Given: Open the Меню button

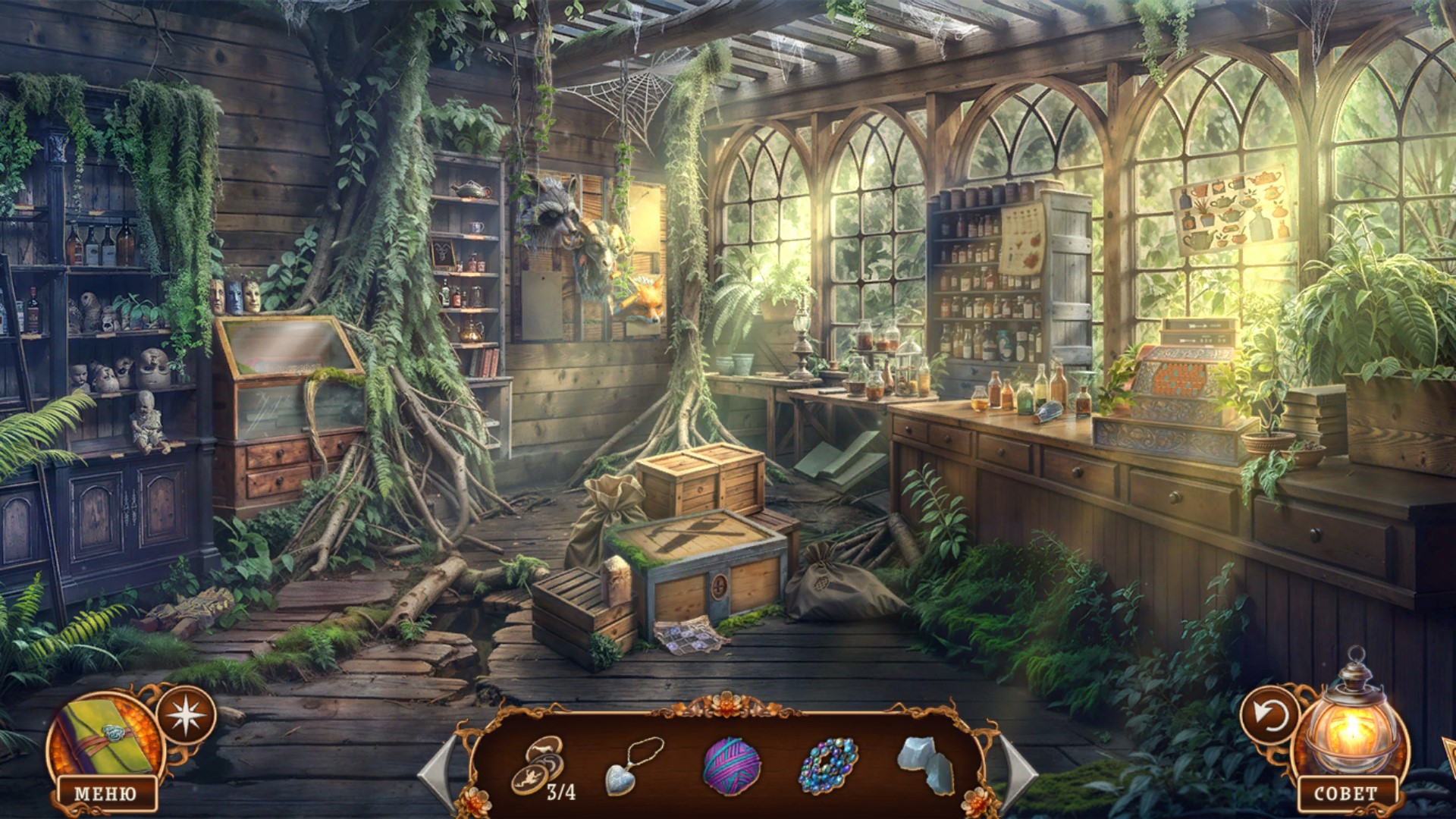Looking at the screenshot, I should pos(105,793).
